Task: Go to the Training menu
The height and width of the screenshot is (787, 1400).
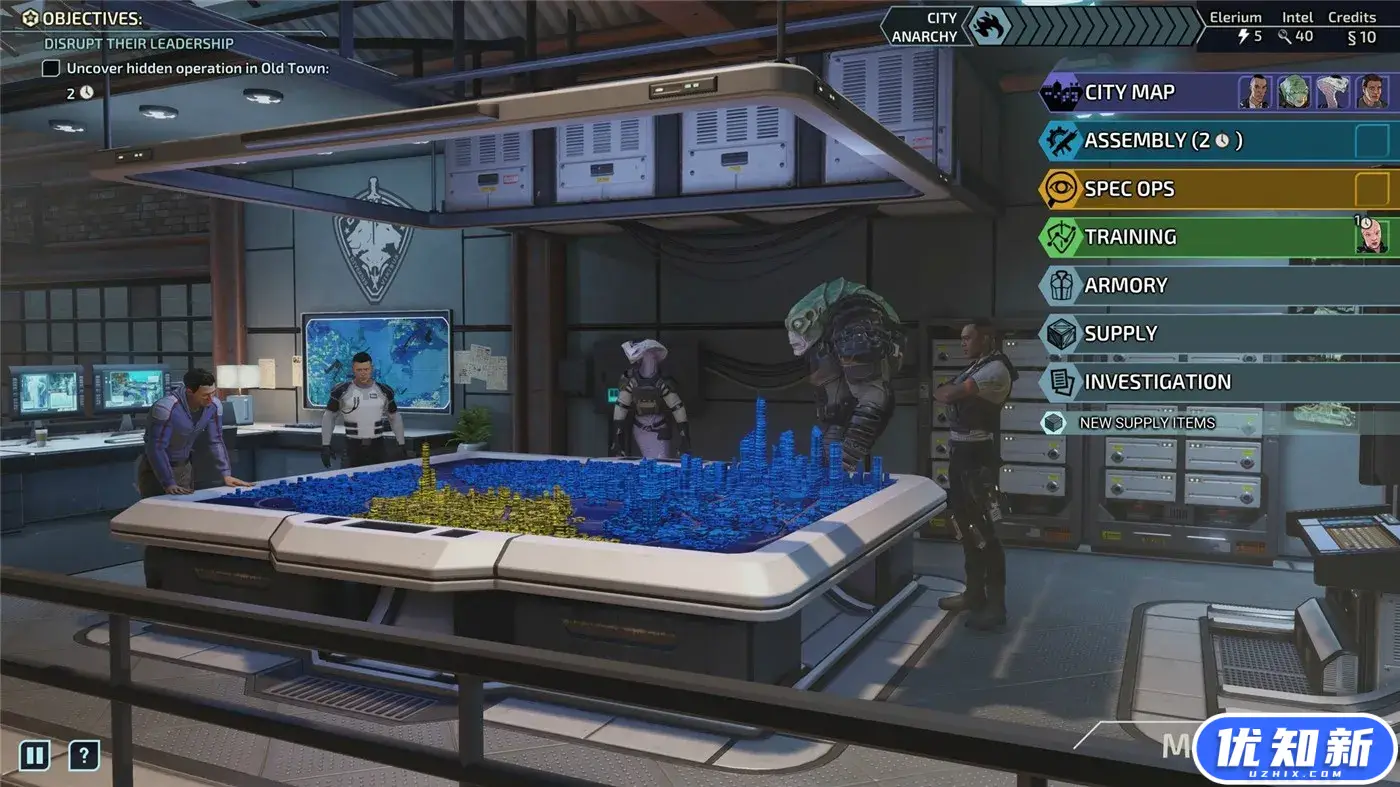Action: 1130,237
